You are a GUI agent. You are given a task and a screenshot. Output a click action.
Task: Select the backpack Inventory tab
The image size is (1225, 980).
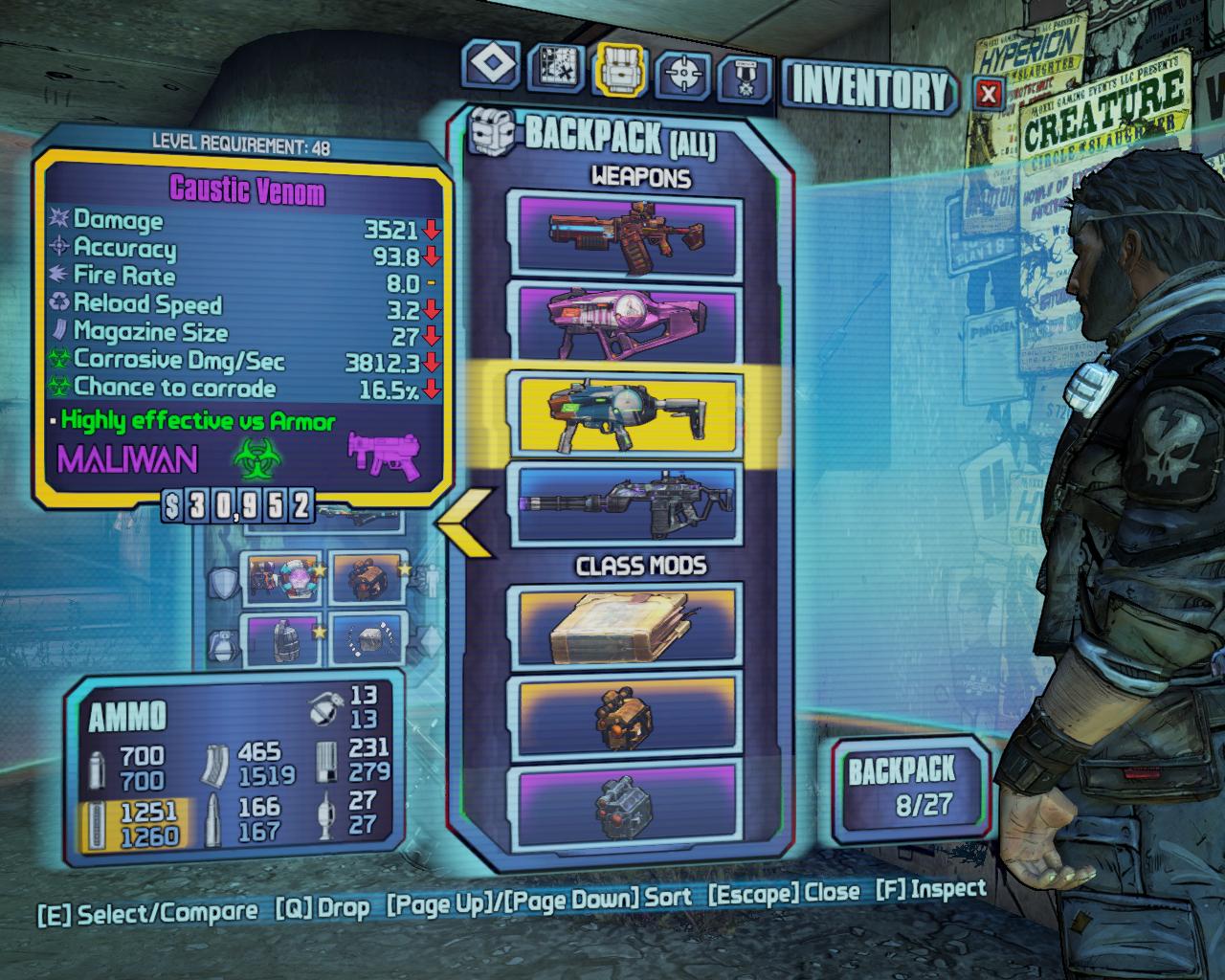pyautogui.click(x=621, y=71)
